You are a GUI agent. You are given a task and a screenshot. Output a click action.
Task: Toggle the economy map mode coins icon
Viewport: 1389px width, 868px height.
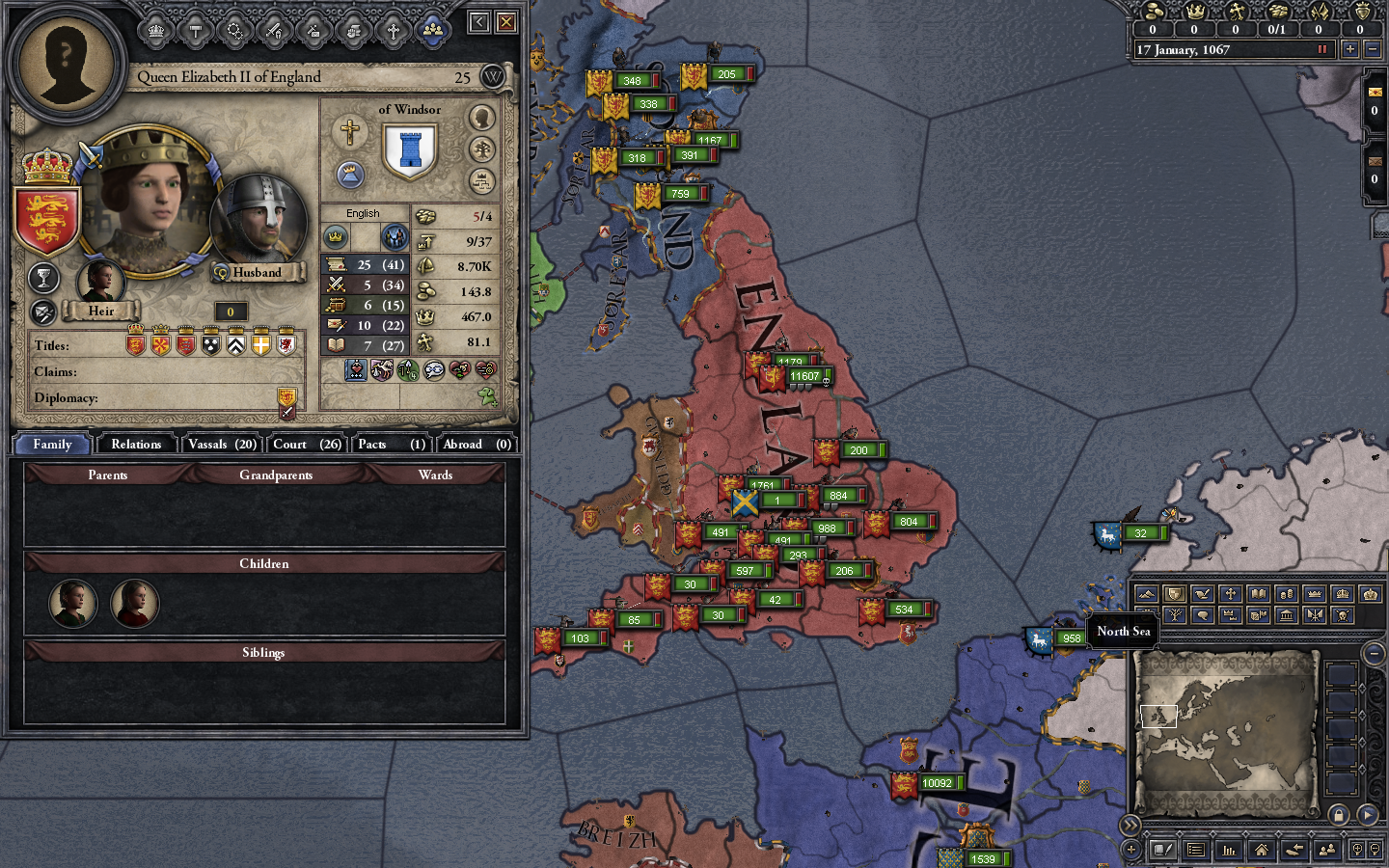1288,593
